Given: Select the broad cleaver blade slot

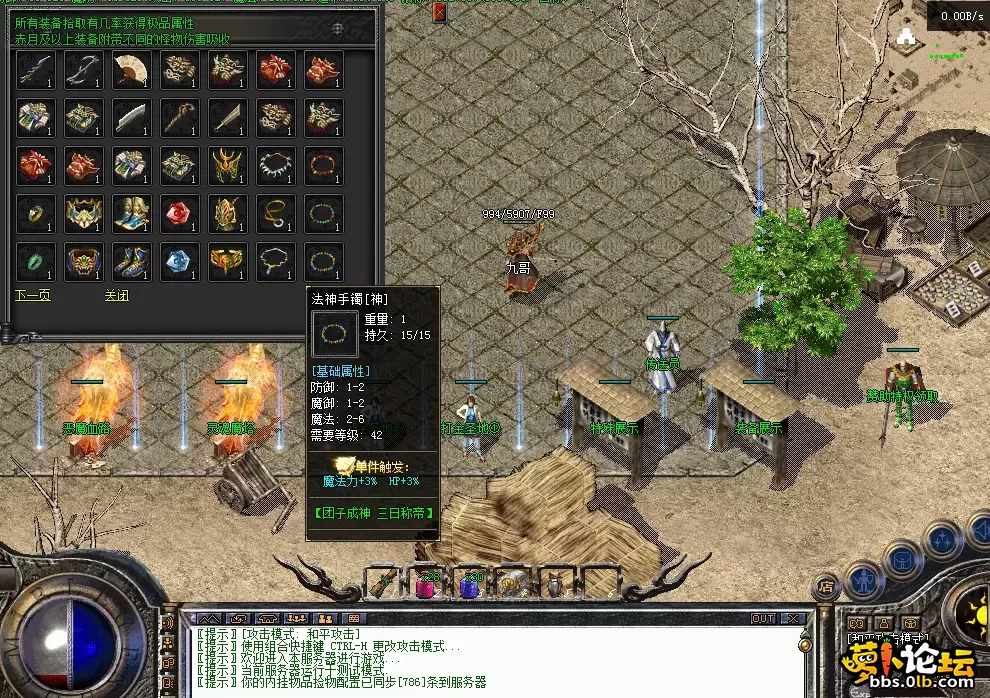Looking at the screenshot, I should point(130,118).
